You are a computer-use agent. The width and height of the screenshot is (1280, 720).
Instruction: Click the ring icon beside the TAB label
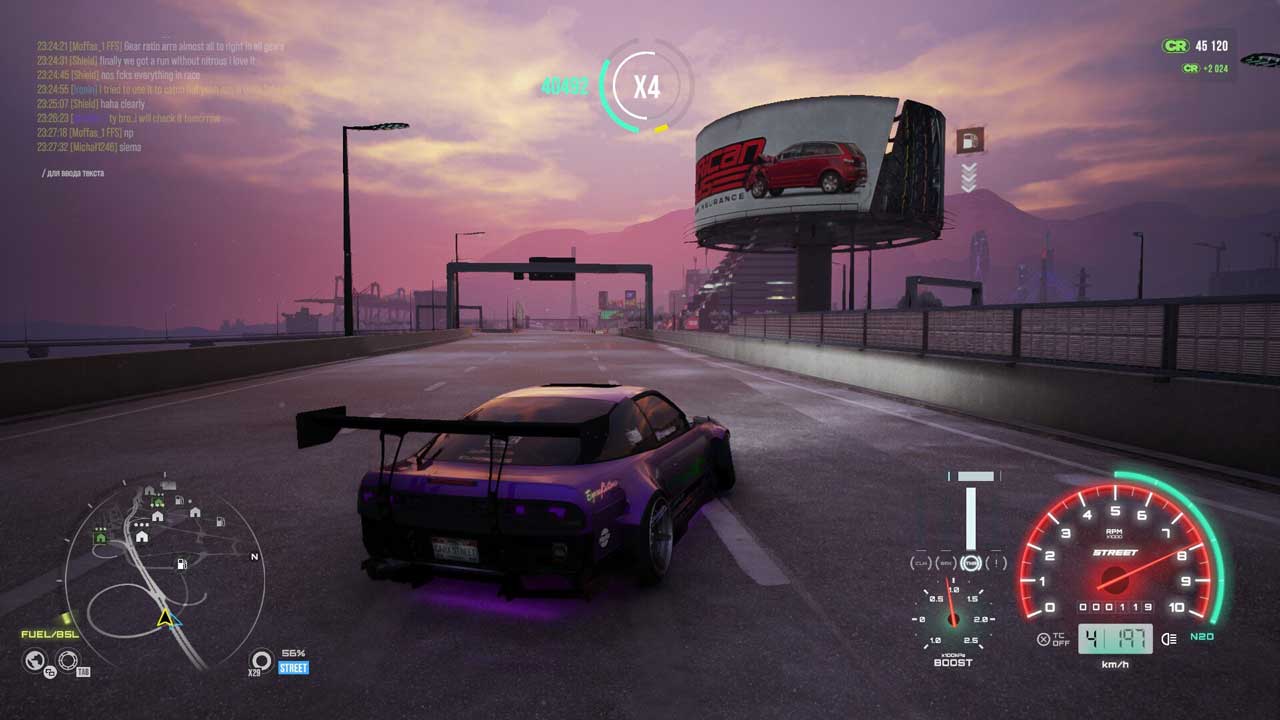click(x=68, y=660)
